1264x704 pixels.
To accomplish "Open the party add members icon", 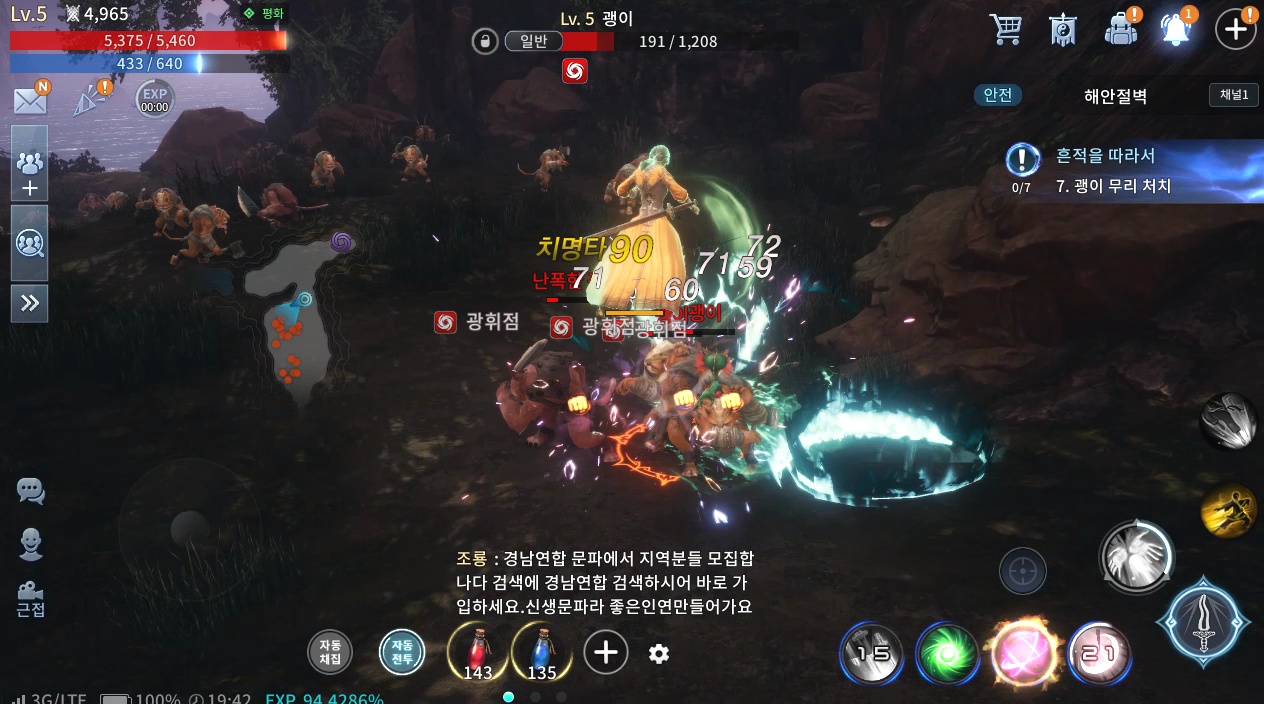I will coord(30,173).
